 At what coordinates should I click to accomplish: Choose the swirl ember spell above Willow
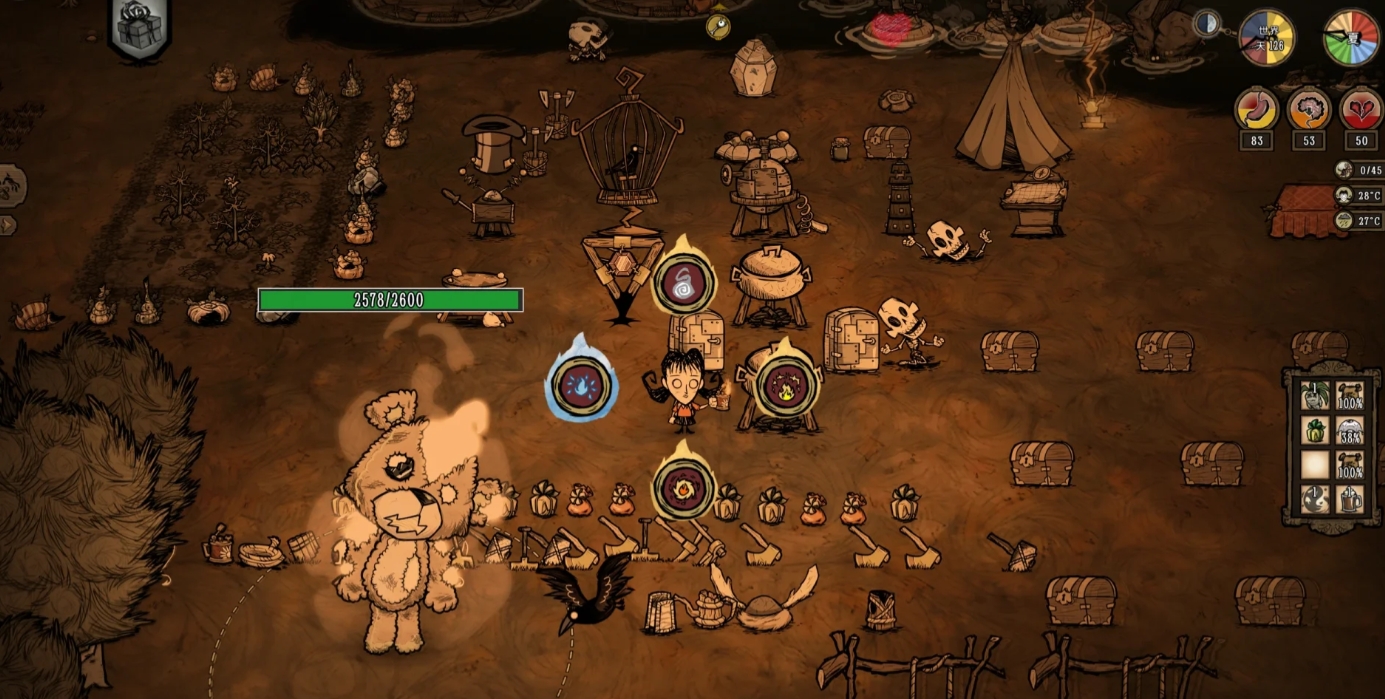(x=684, y=284)
